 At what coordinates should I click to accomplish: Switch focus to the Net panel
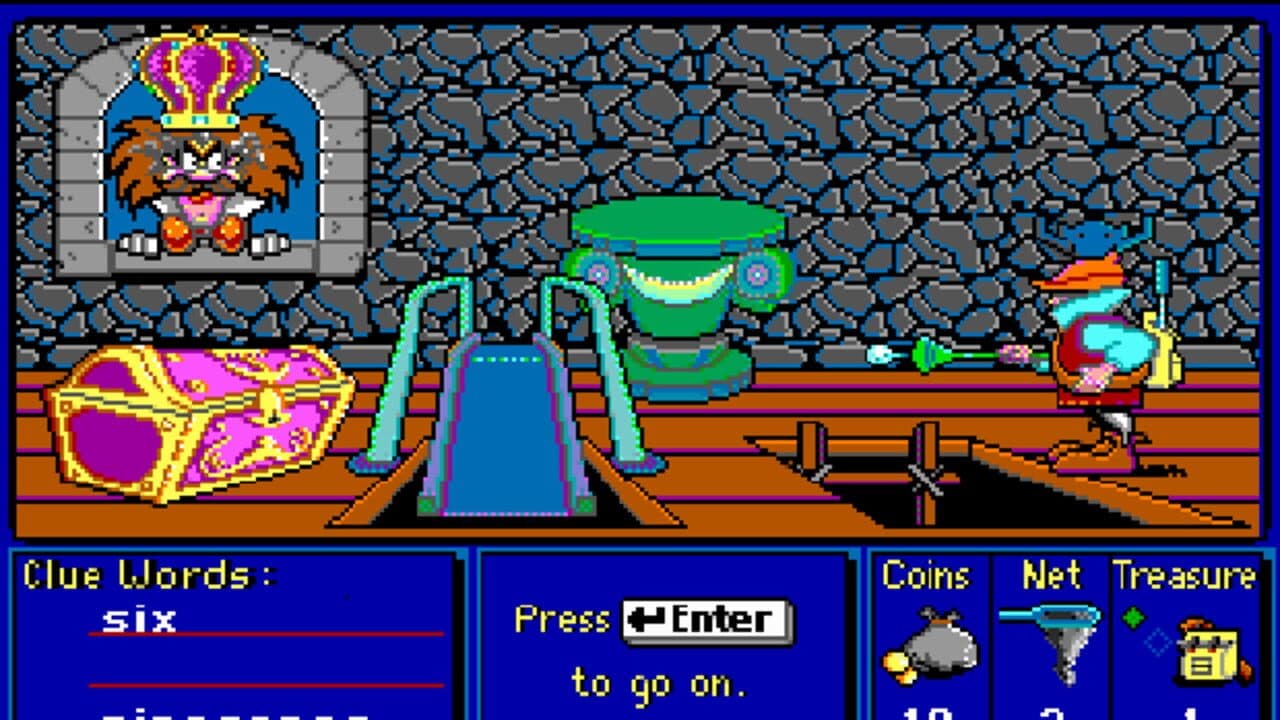[x=1052, y=573]
